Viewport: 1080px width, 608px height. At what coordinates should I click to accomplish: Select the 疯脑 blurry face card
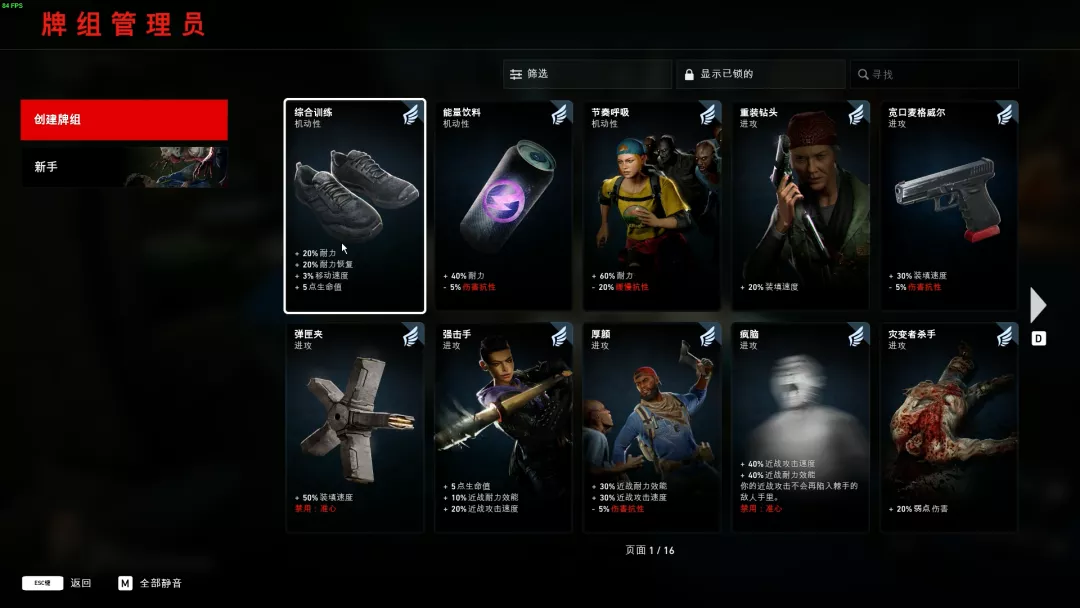800,427
